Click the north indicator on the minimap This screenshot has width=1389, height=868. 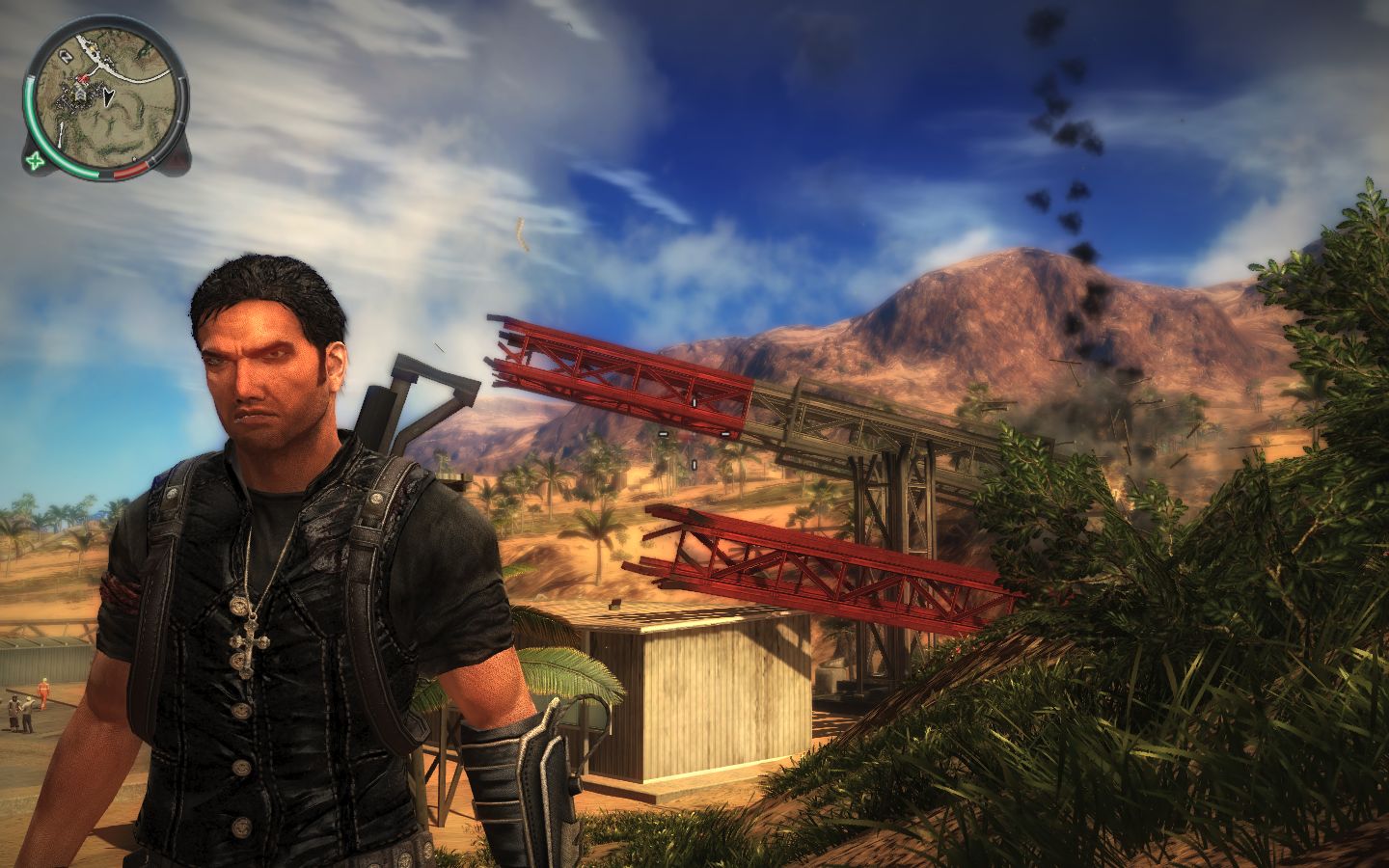click(66, 57)
